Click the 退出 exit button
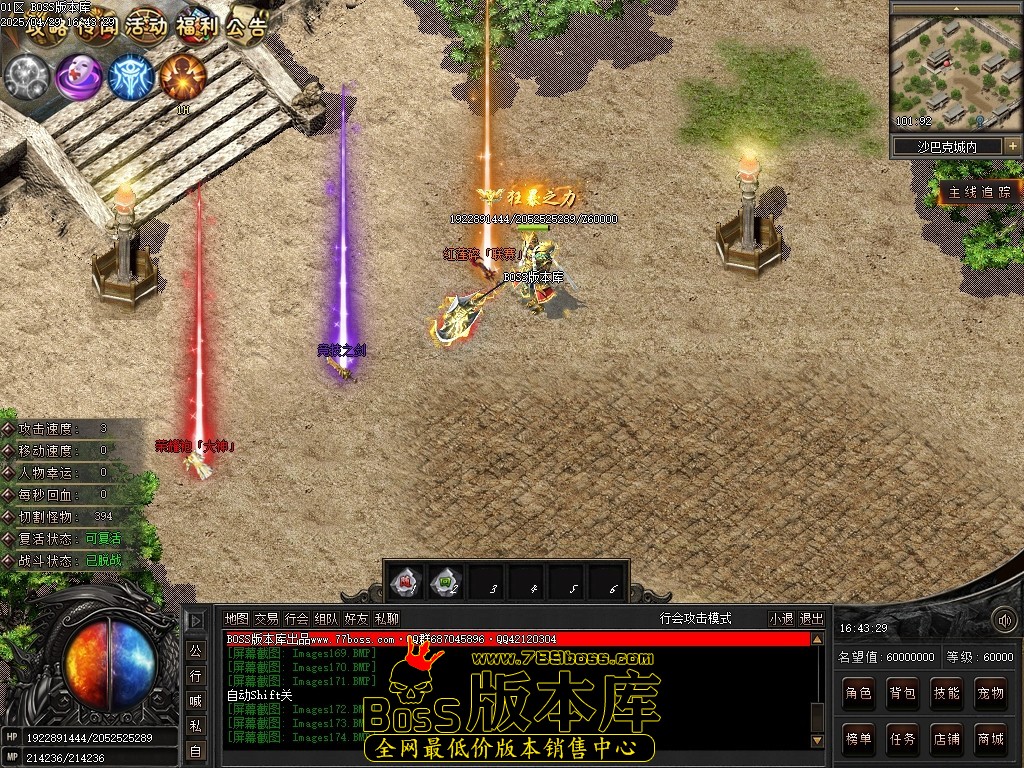 point(812,619)
